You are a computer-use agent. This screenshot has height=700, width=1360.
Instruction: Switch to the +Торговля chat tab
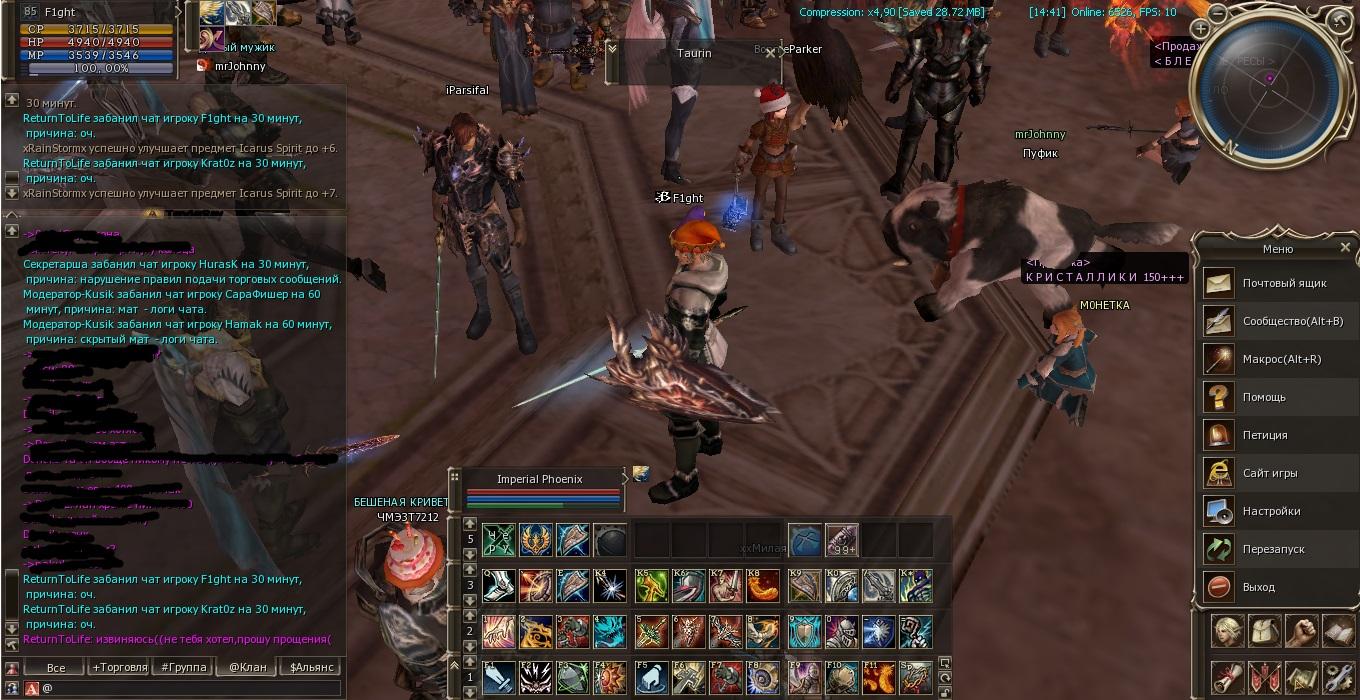(119, 667)
